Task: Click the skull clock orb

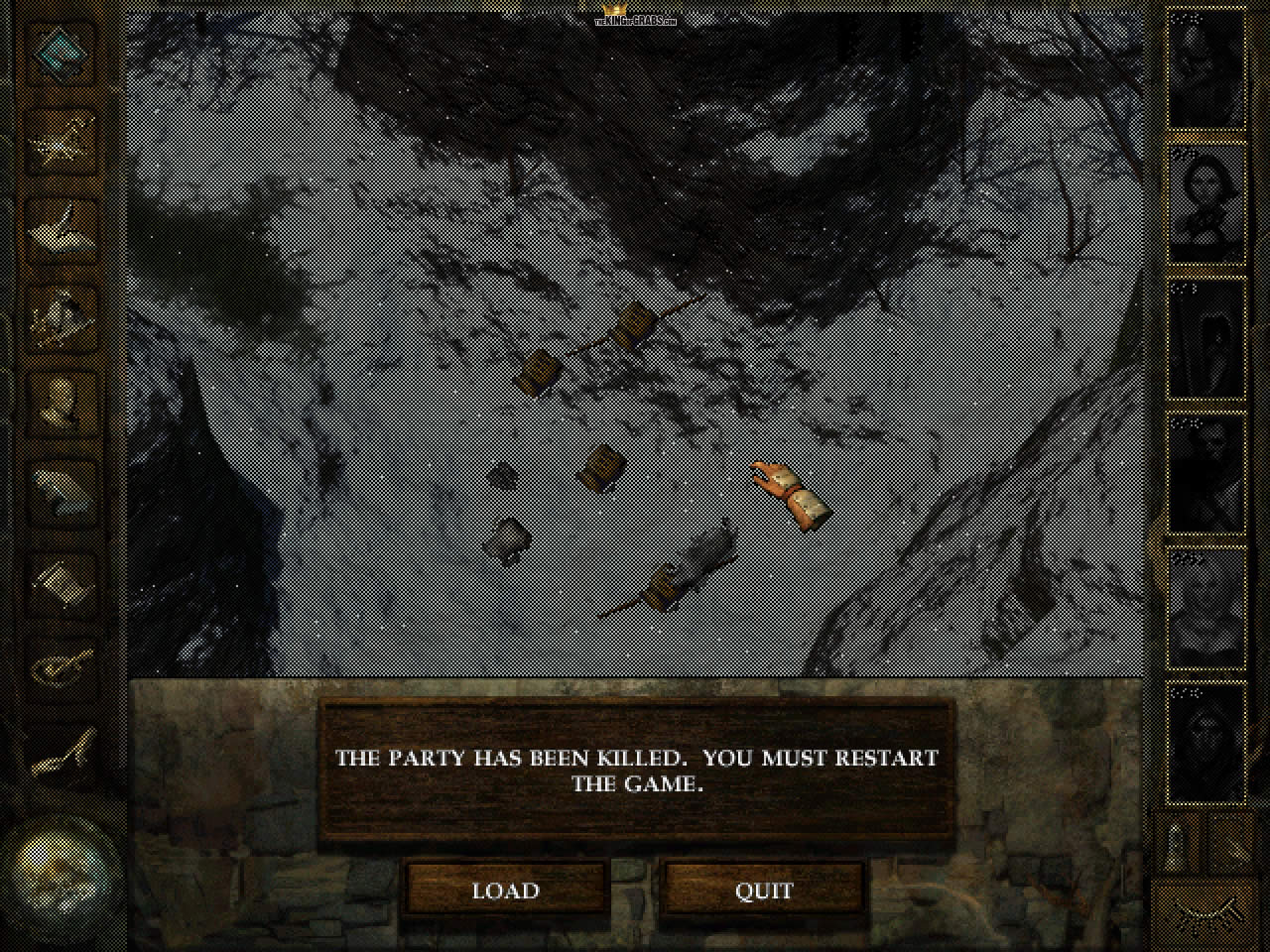Action: 62,873
